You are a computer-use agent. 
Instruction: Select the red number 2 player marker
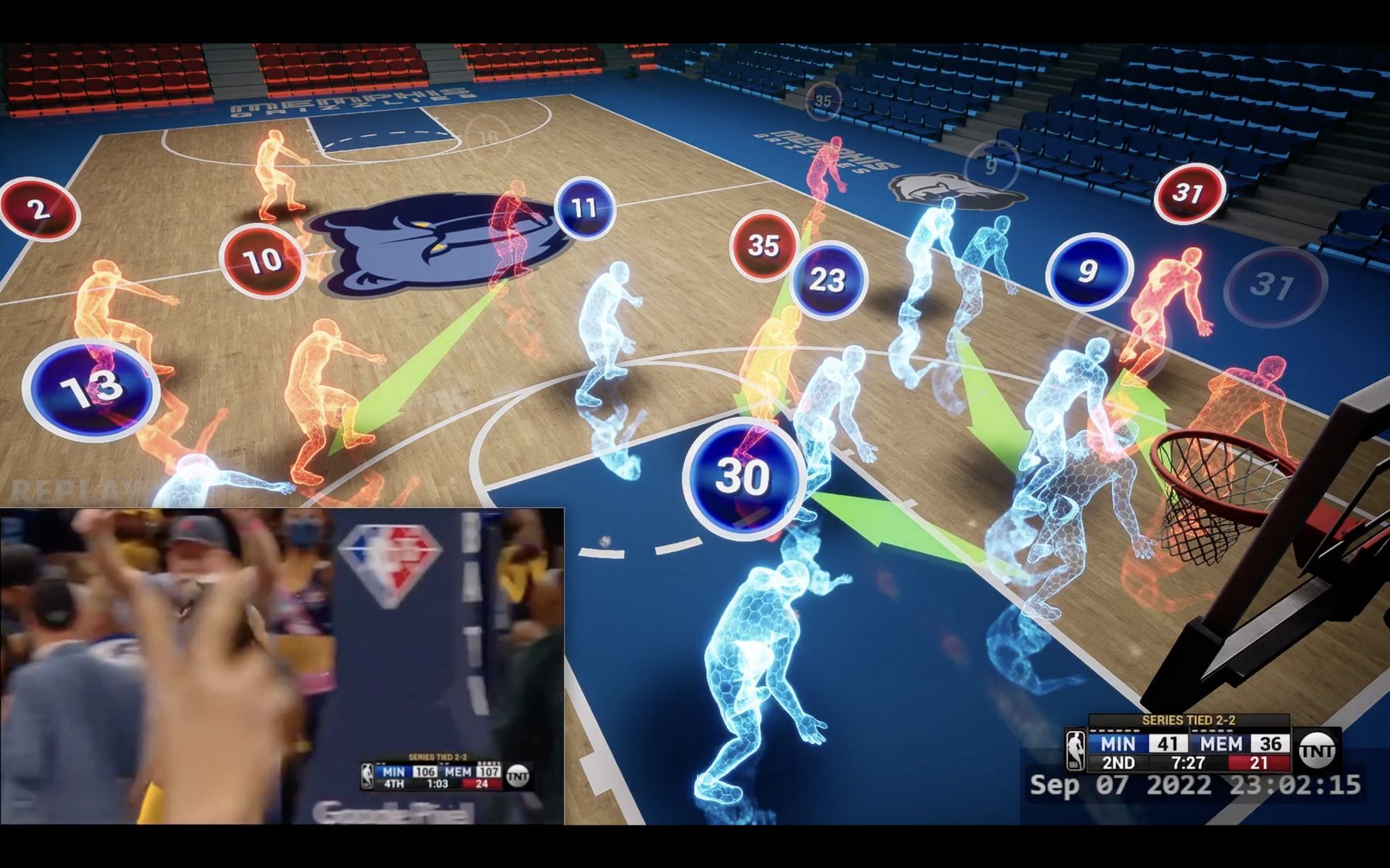(x=39, y=209)
